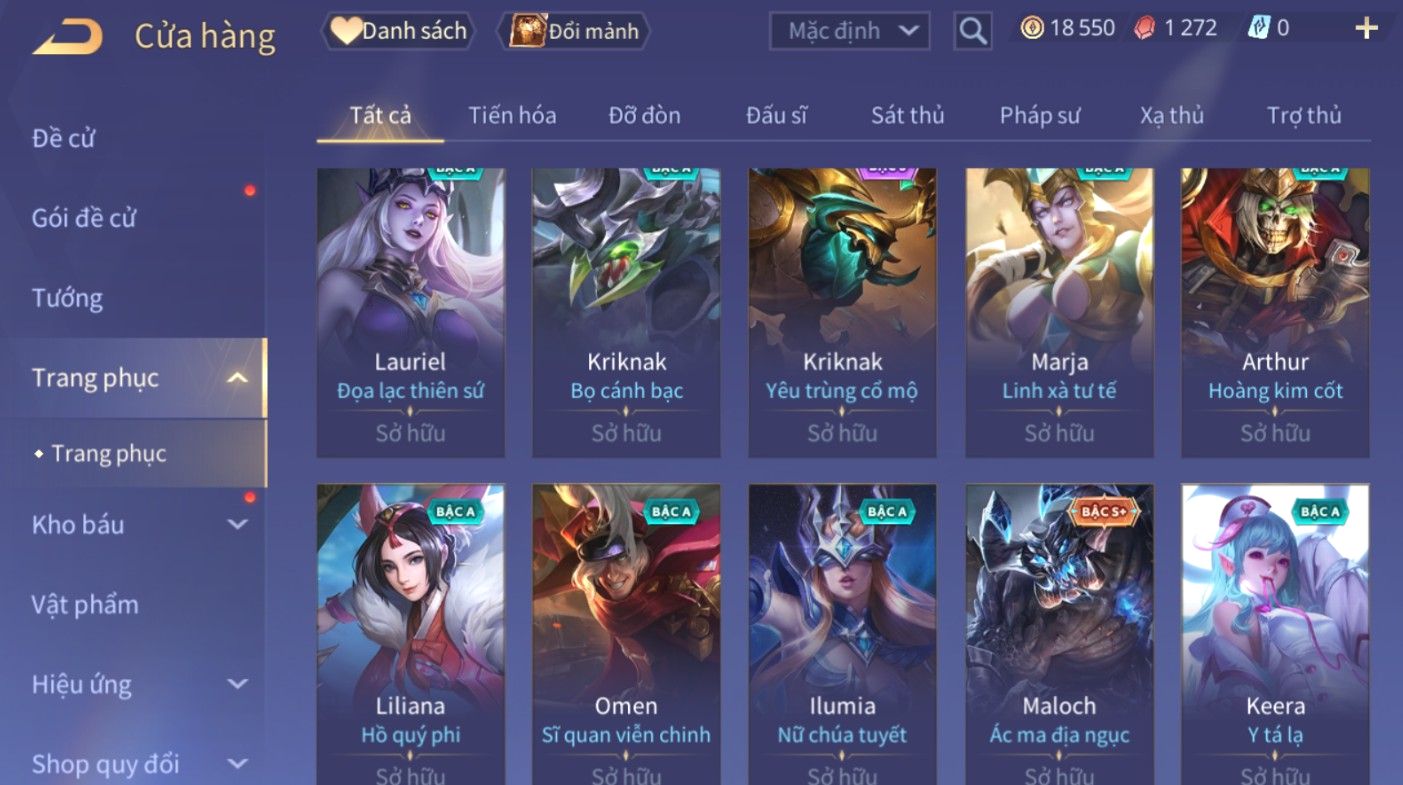The height and width of the screenshot is (785, 1403).
Task: Show the Sát thủ skins tab
Action: point(907,116)
